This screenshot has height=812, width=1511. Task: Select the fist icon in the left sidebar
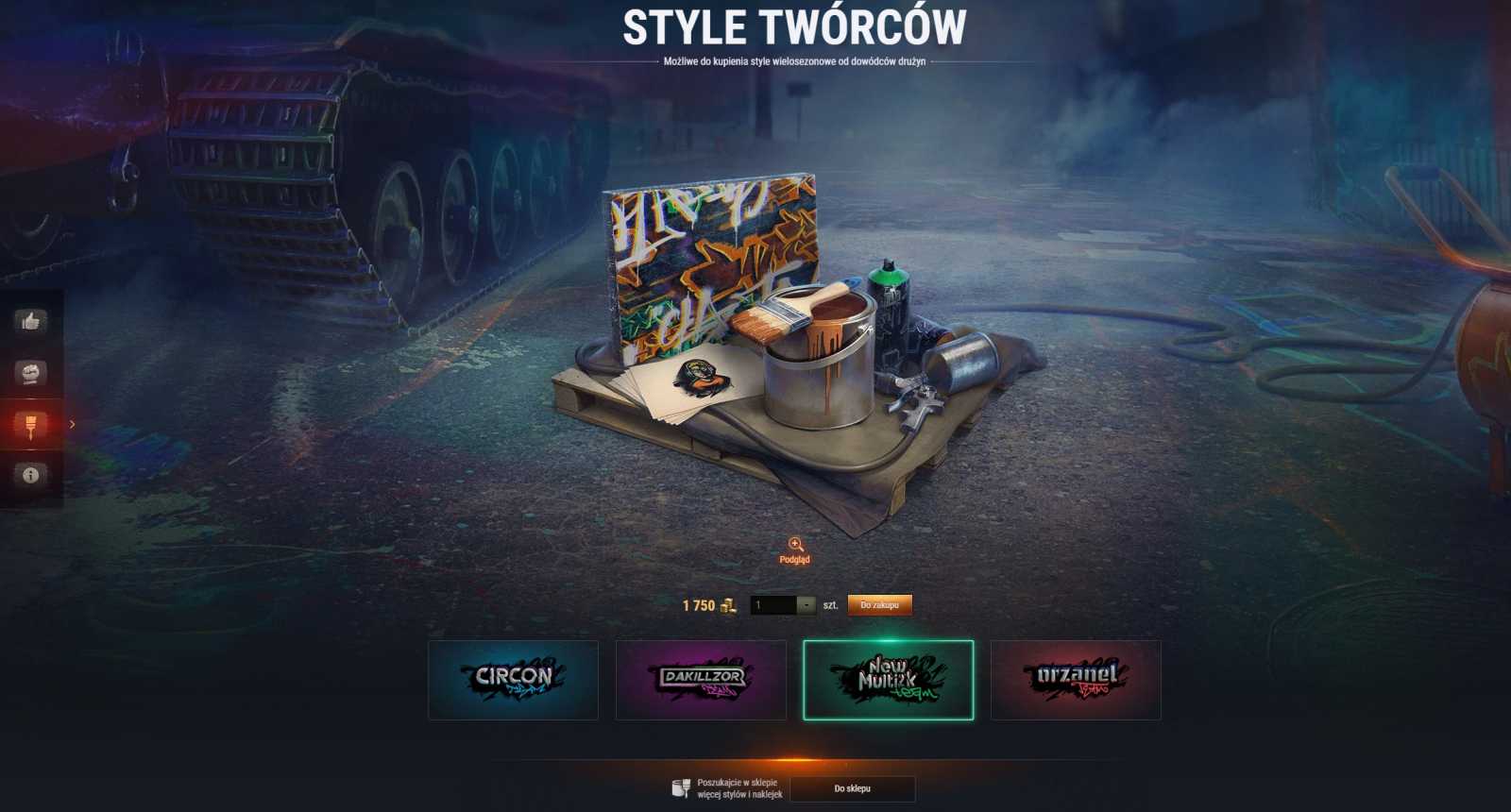(28, 372)
